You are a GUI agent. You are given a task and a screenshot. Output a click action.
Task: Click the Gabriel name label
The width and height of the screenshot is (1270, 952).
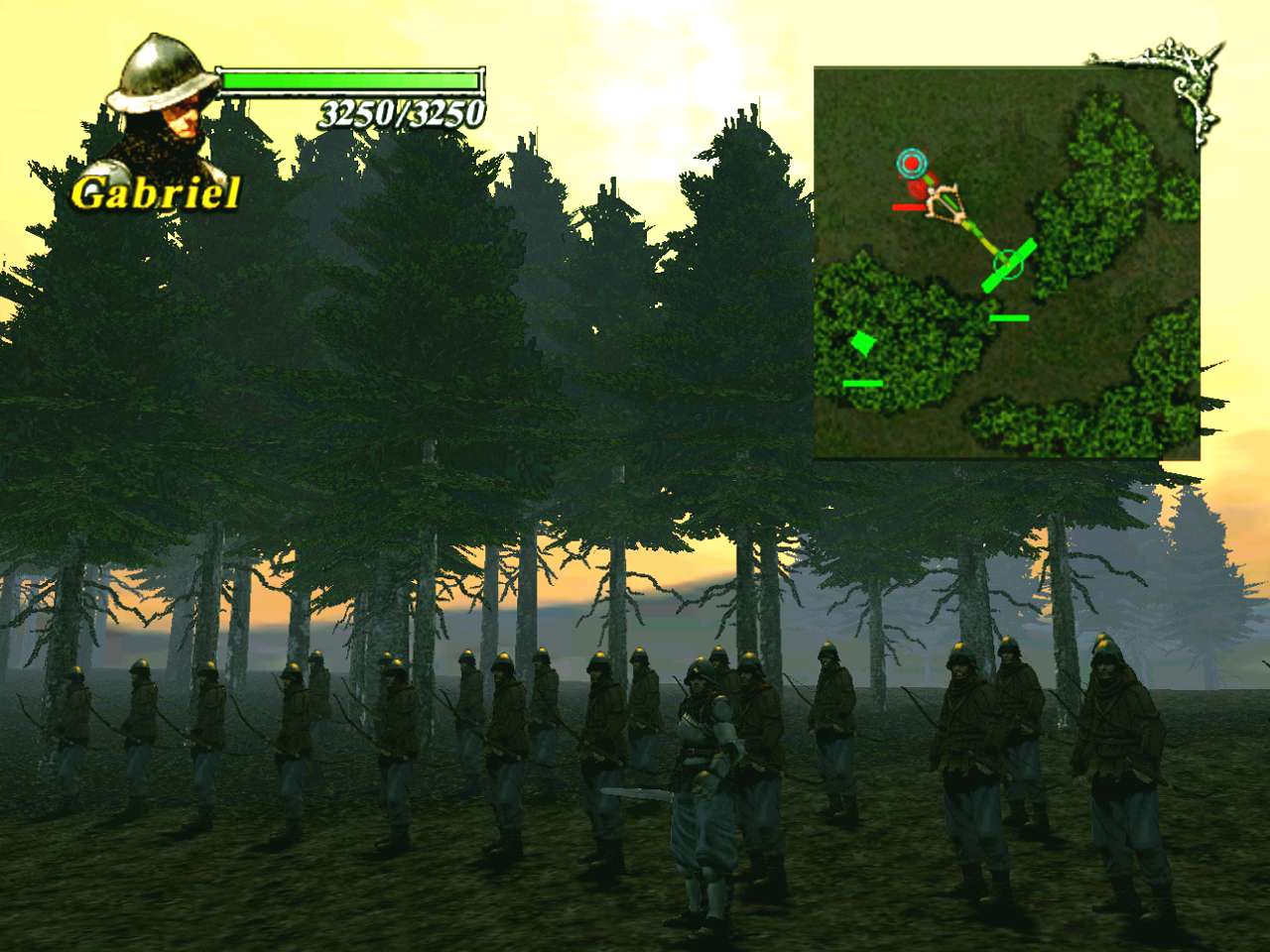click(157, 194)
